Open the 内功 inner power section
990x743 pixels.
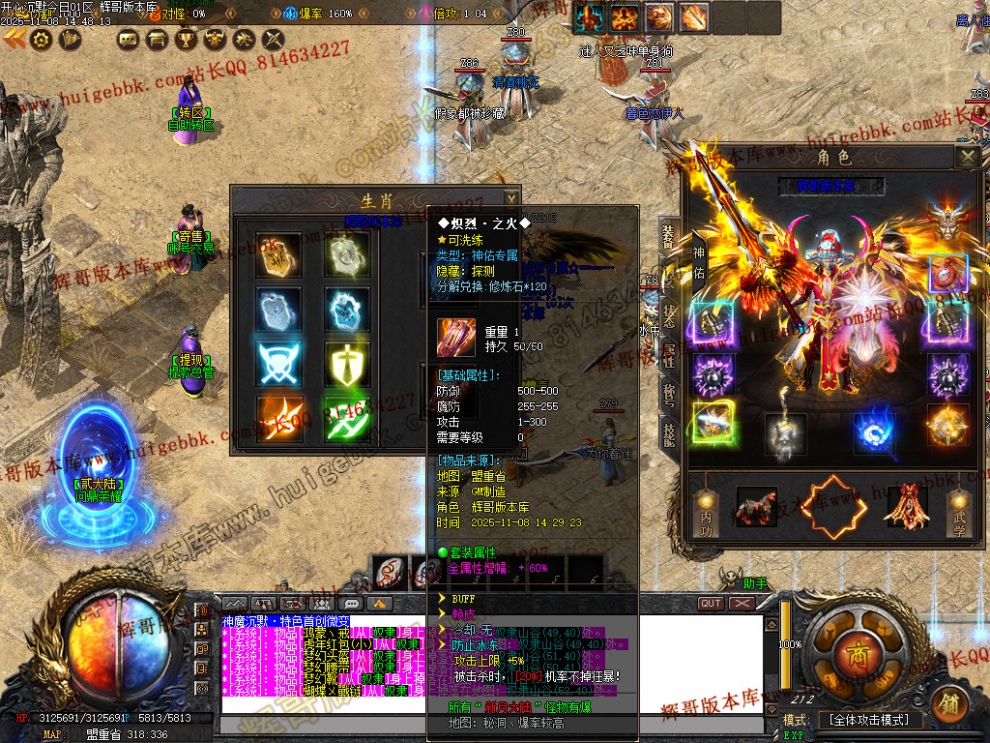click(704, 507)
